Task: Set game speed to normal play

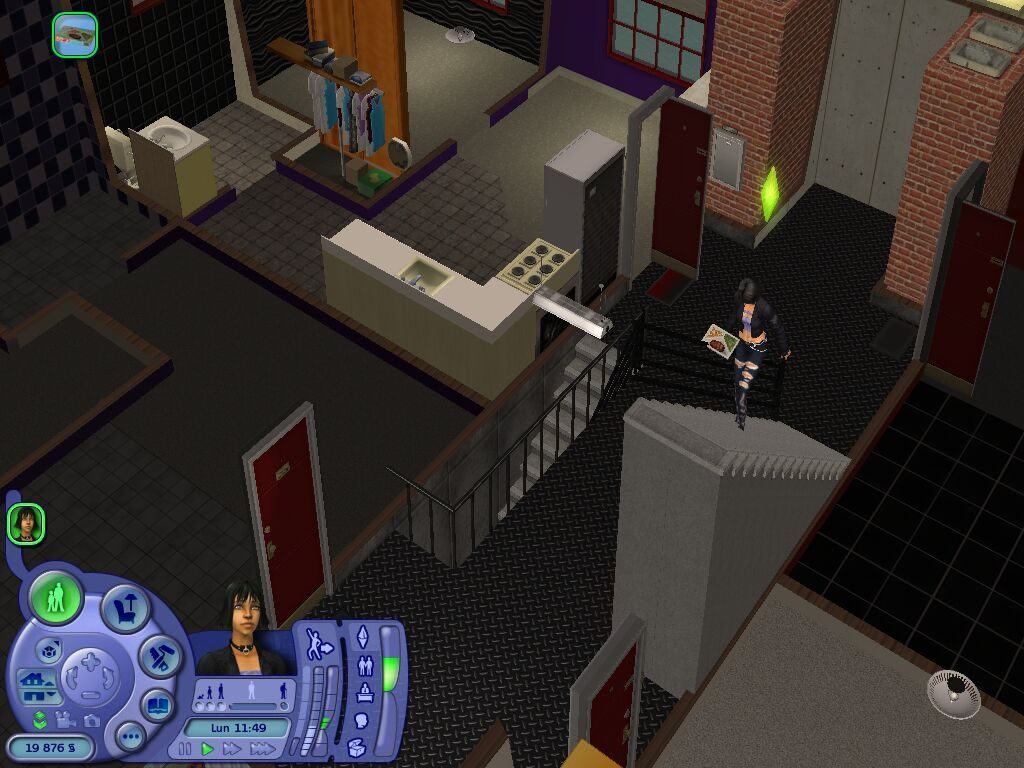Action: click(208, 748)
